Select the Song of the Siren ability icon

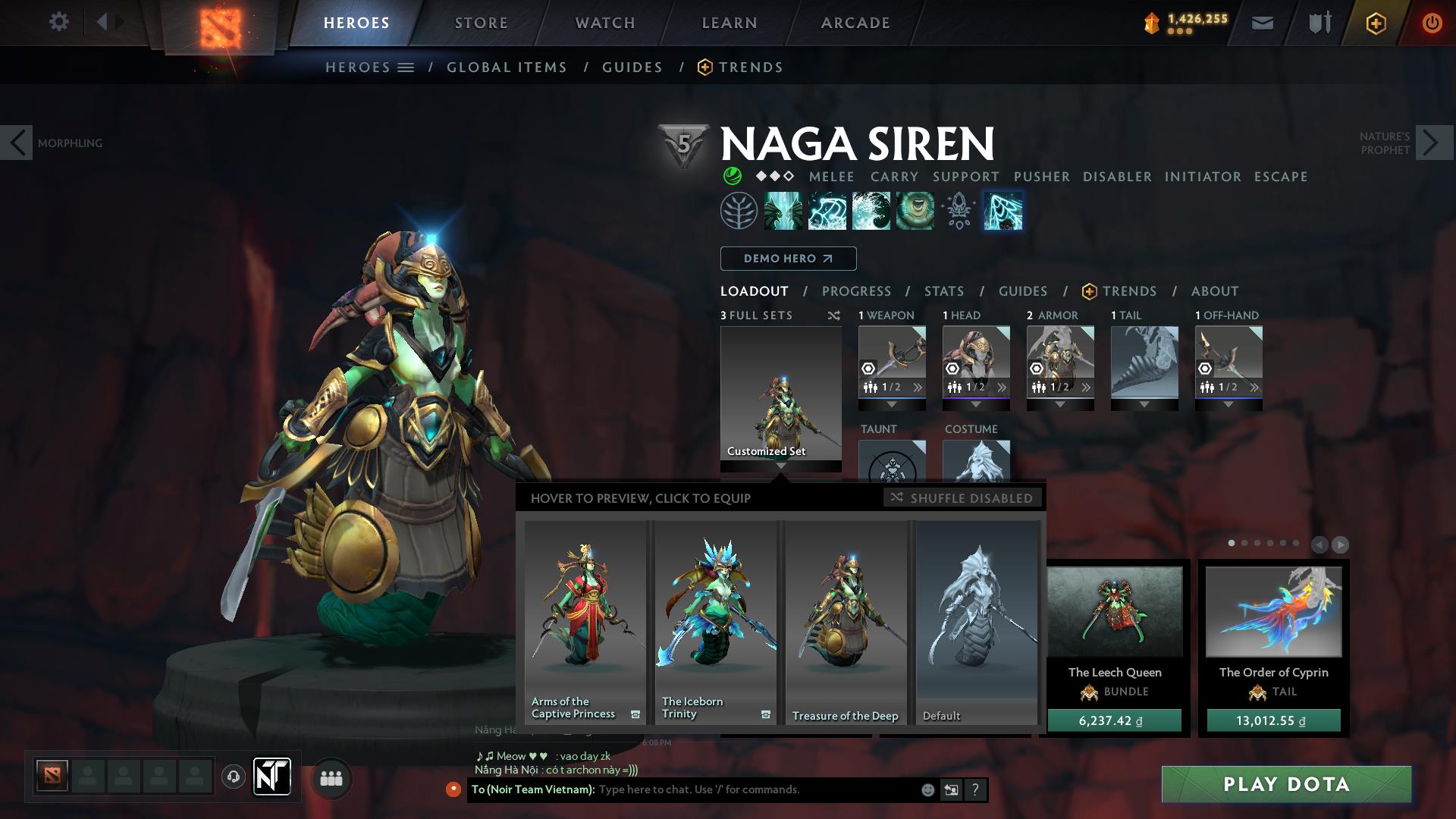click(x=915, y=211)
